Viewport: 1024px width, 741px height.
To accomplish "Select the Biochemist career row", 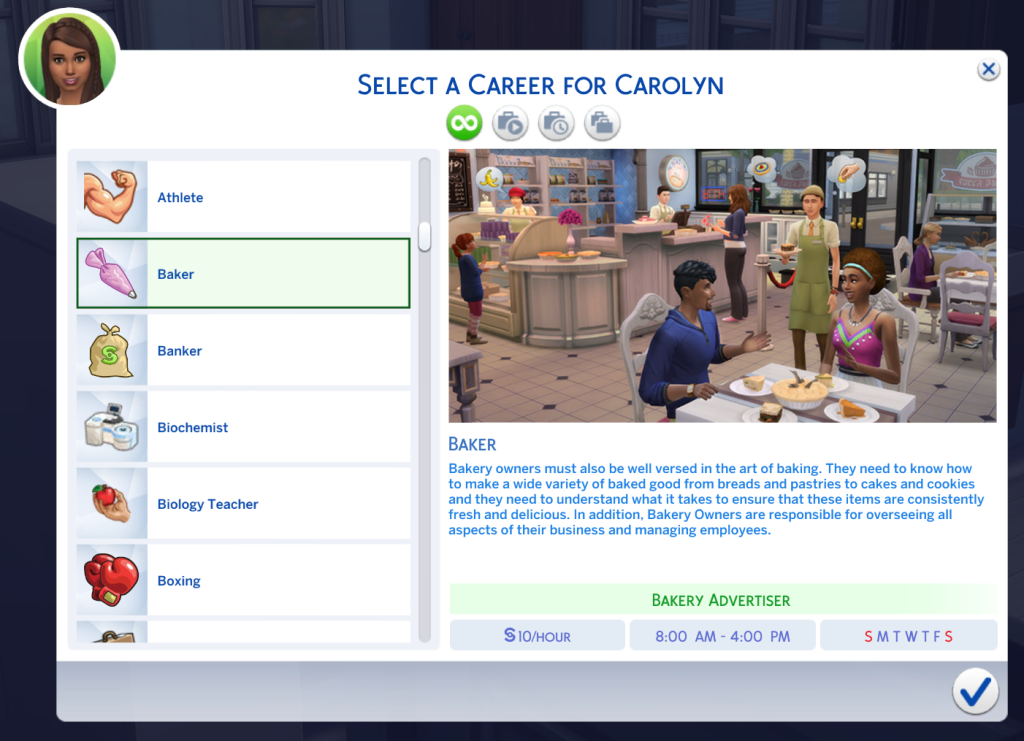I will (x=243, y=427).
